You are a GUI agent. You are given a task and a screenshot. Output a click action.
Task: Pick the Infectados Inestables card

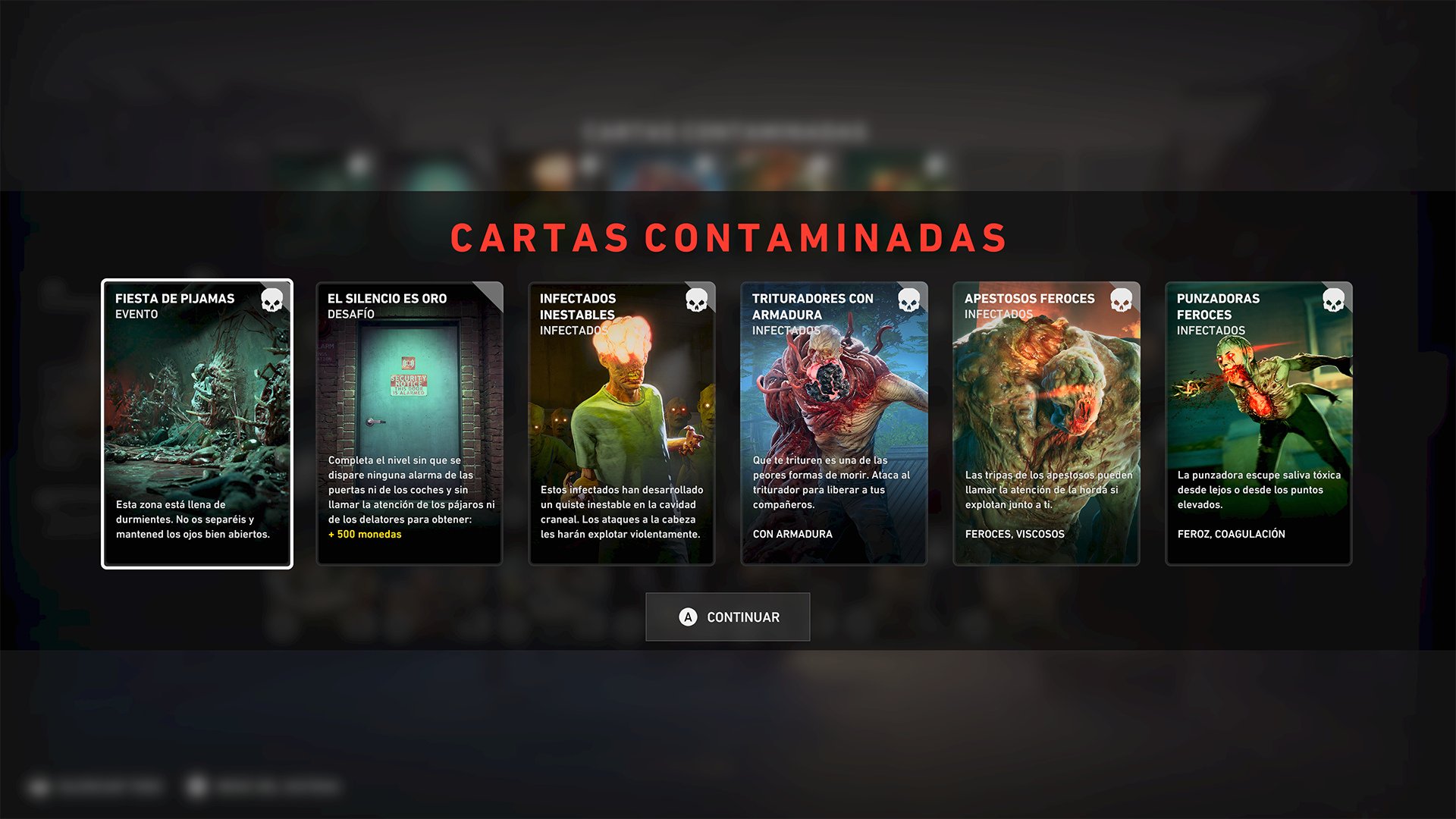pyautogui.click(x=622, y=423)
